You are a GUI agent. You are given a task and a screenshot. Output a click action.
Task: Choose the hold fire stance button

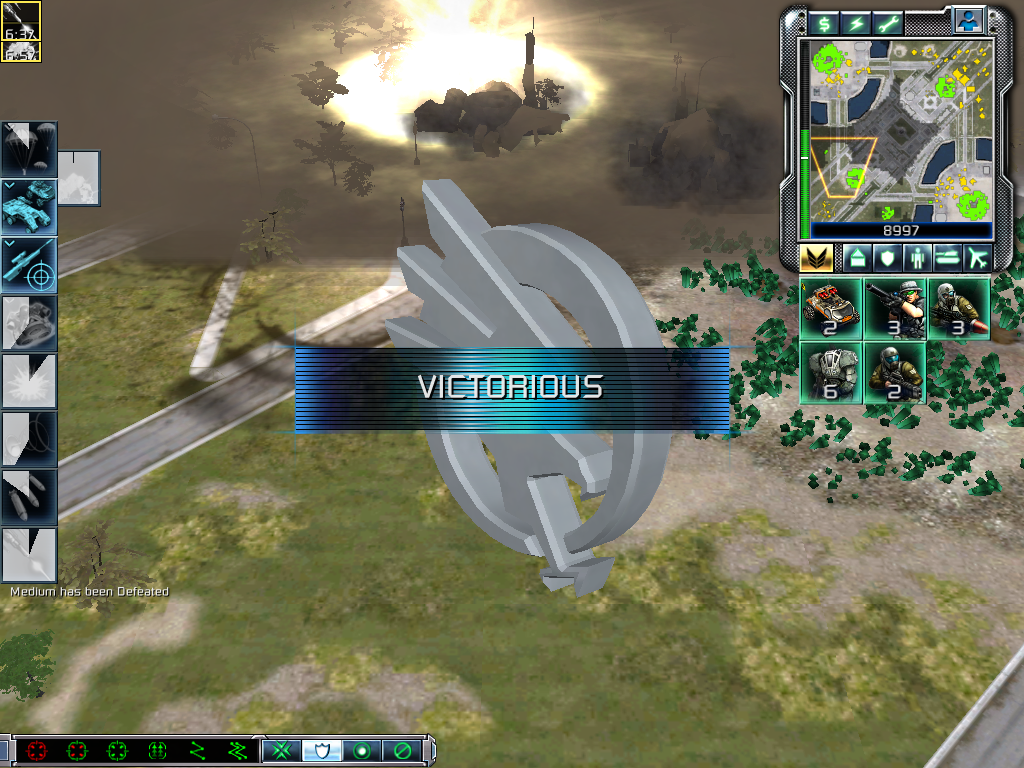point(402,750)
